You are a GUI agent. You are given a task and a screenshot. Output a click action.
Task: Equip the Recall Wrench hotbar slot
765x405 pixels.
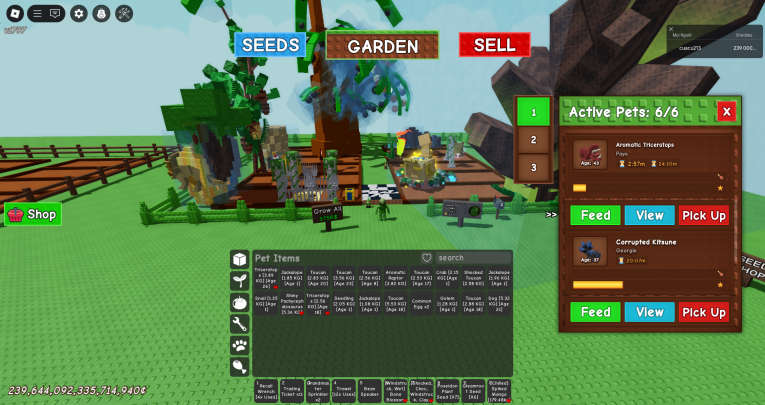point(266,390)
